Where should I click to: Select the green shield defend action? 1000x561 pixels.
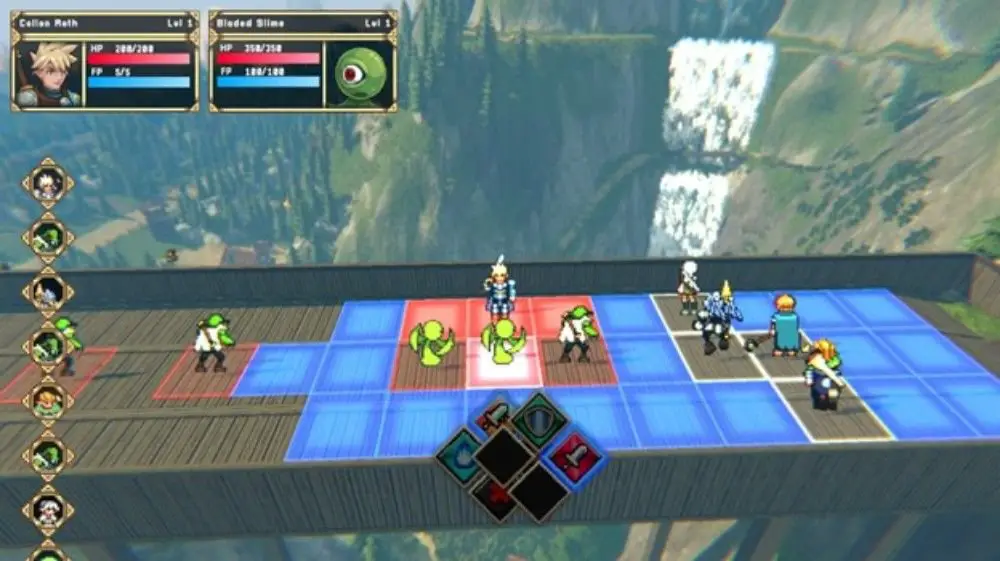(x=540, y=420)
